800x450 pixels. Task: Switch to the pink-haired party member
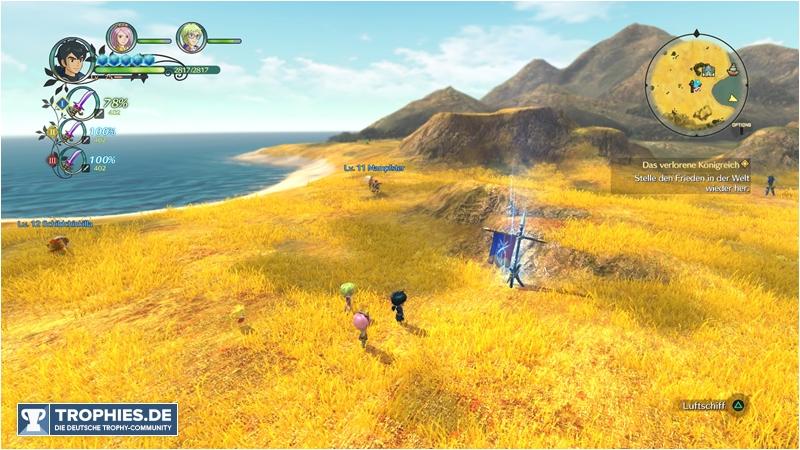(x=120, y=37)
